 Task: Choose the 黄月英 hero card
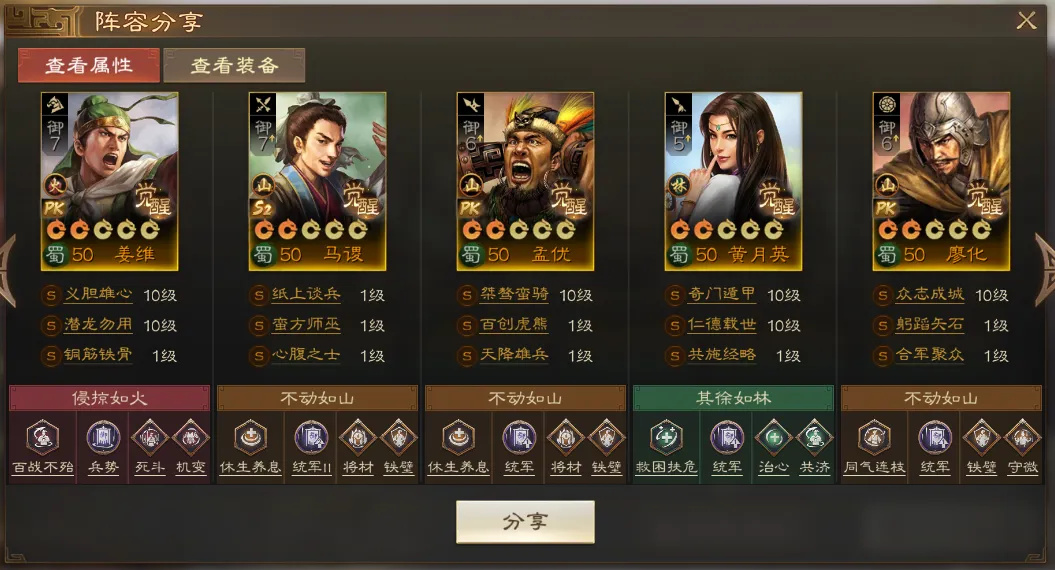733,181
